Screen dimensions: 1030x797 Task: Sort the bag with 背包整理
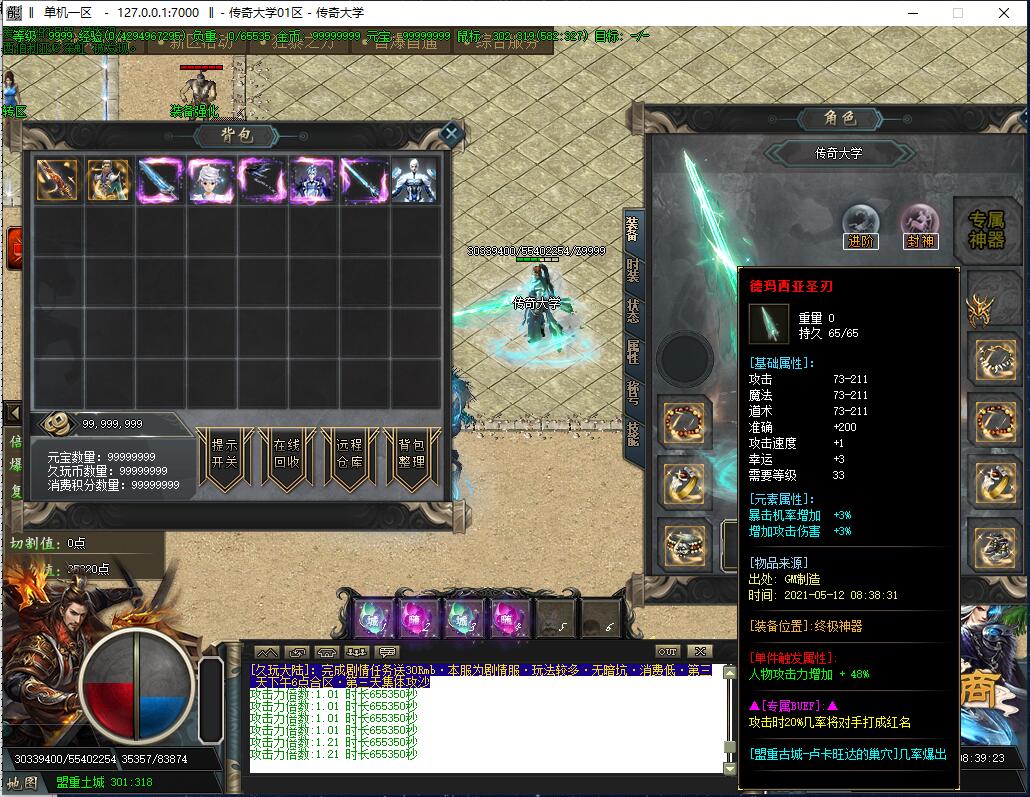click(411, 455)
